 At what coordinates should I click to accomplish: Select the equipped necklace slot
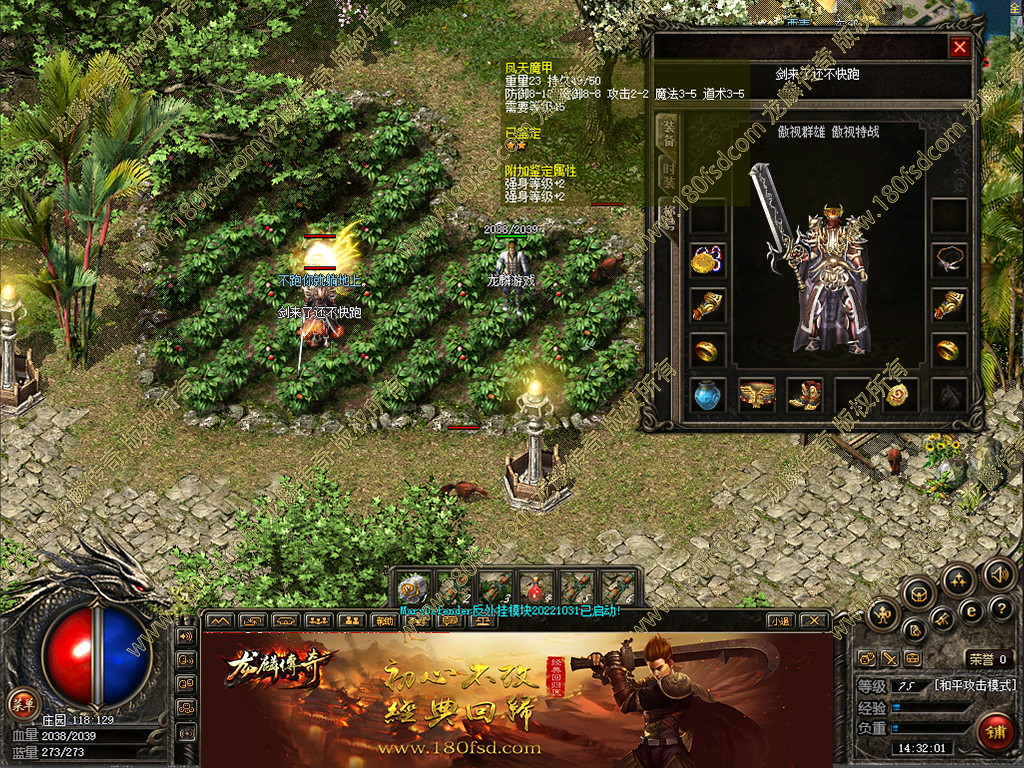(949, 260)
